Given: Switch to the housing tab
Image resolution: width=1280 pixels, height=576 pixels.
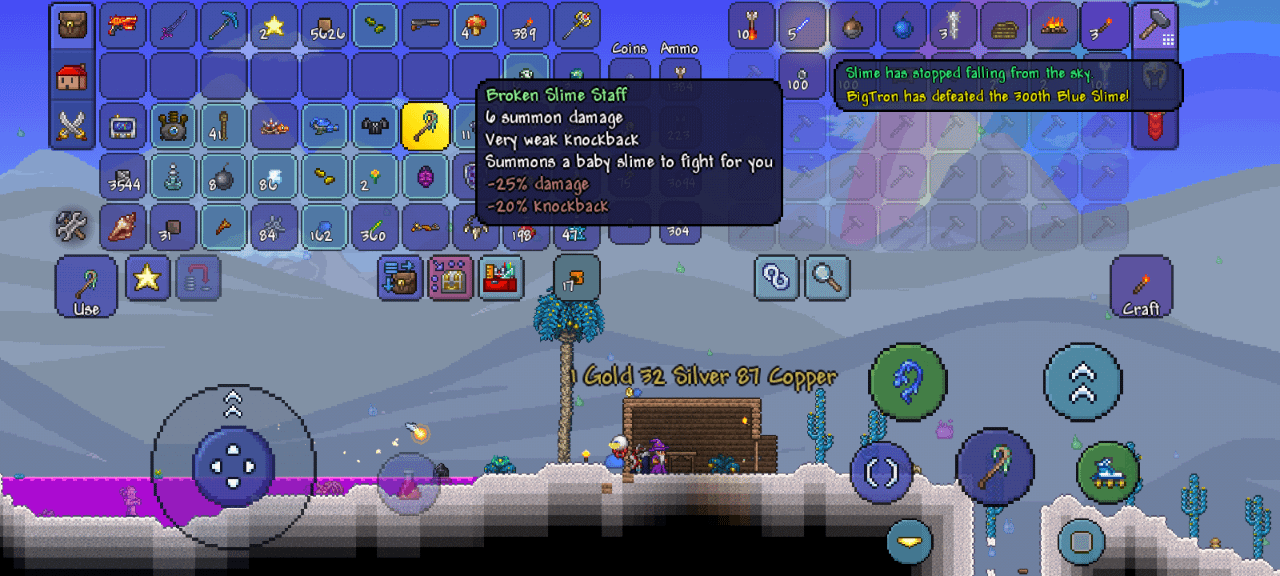Looking at the screenshot, I should 72,77.
